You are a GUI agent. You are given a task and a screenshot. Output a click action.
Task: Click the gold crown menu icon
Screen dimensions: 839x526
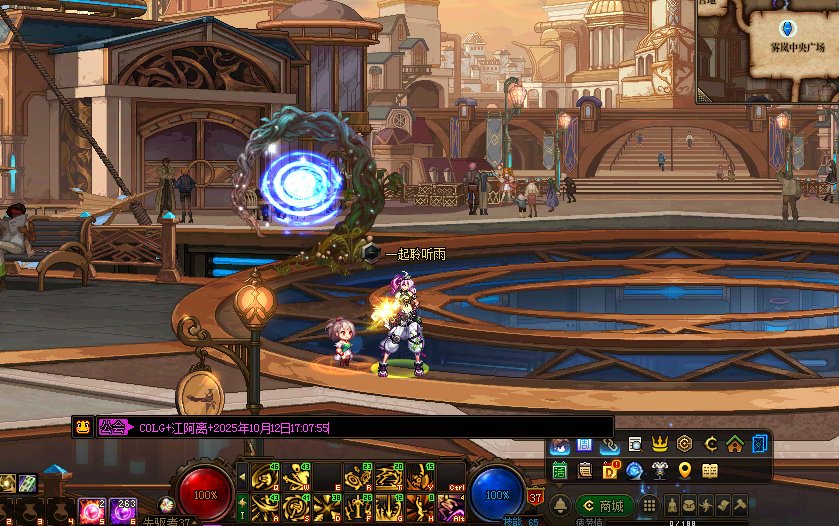[660, 444]
